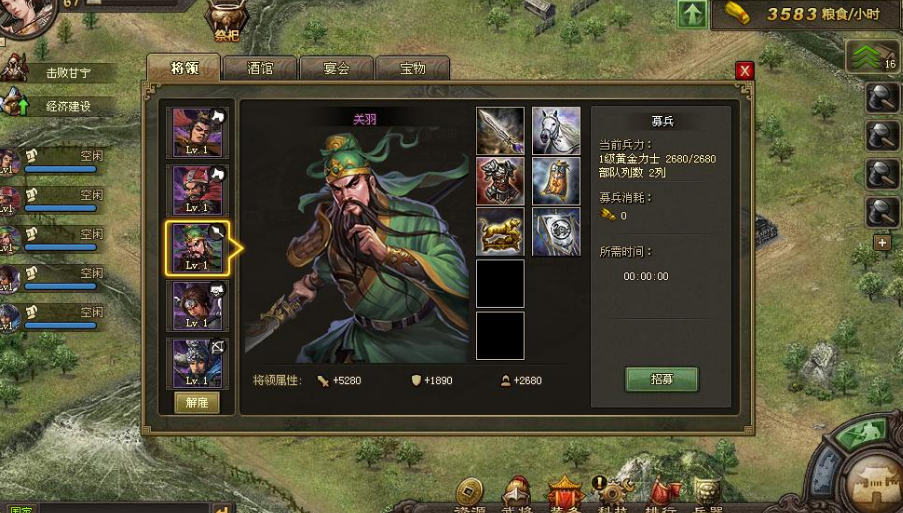Dismiss the general with the 解雇 button

196,402
